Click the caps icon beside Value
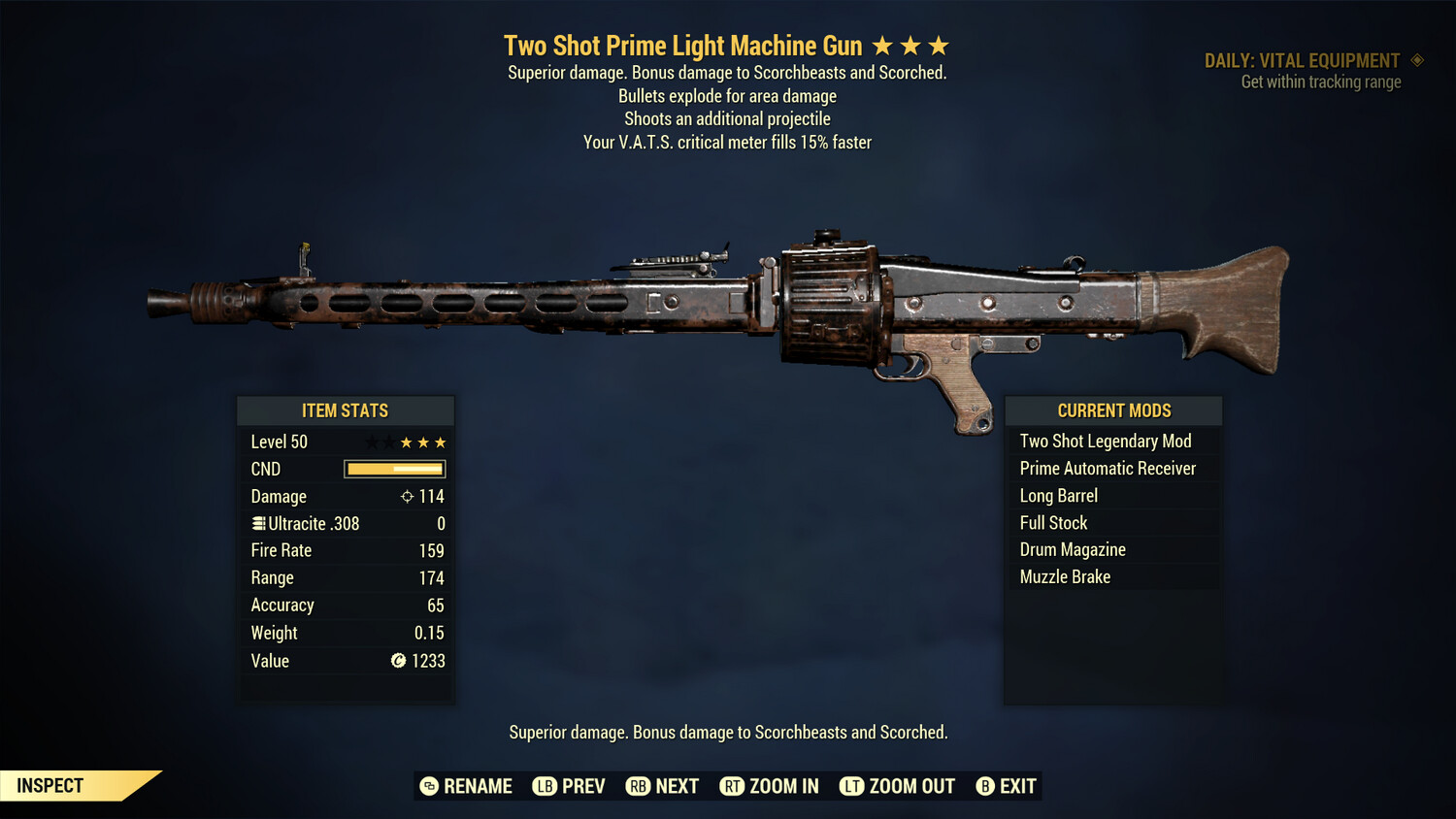Image resolution: width=1456 pixels, height=819 pixels. tap(397, 661)
